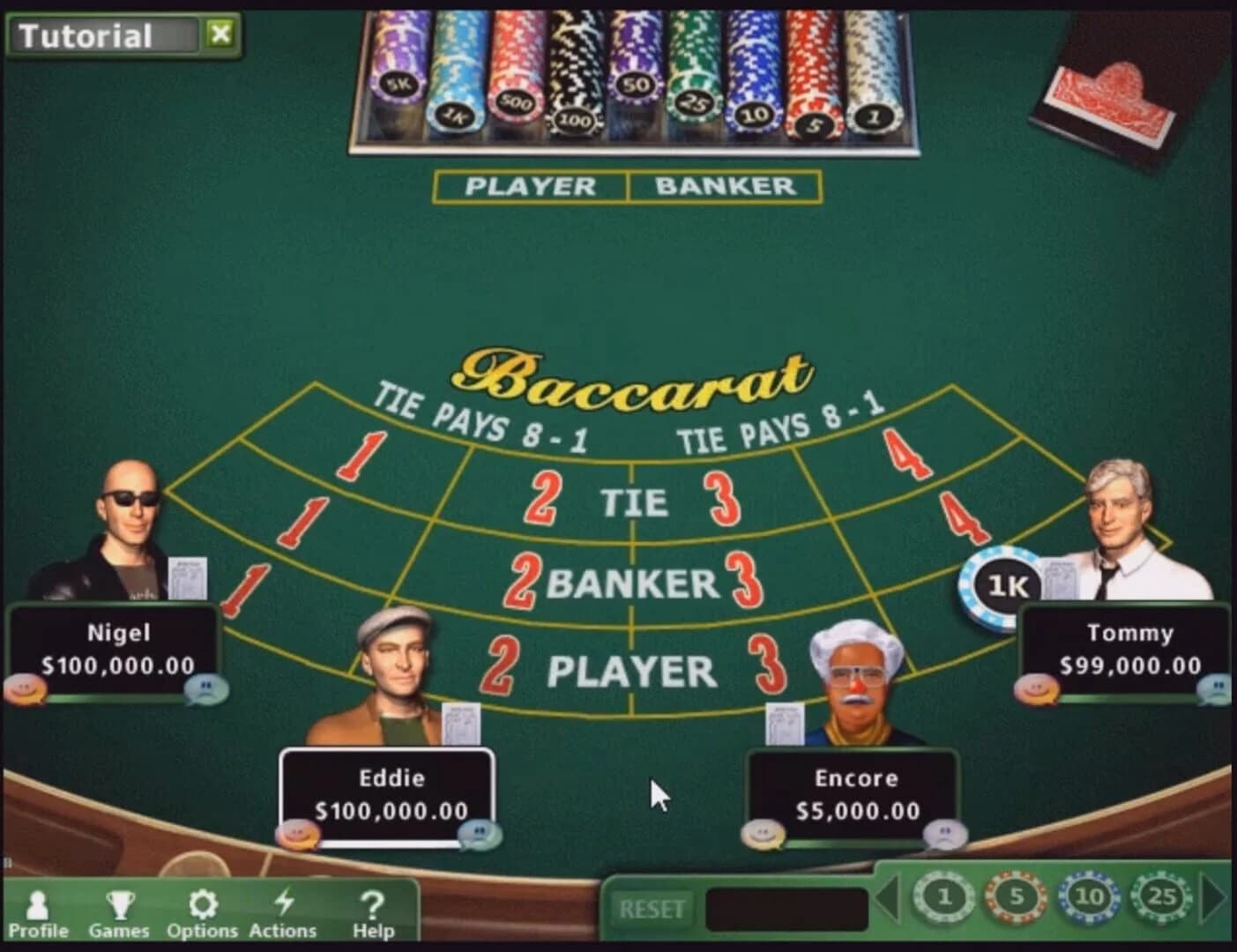
Task: Toggle Eddie's sad face emoticon
Action: click(479, 832)
